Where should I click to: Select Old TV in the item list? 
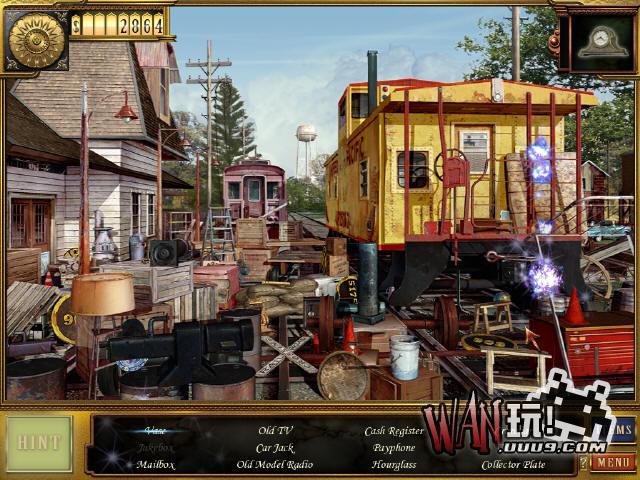coord(274,431)
